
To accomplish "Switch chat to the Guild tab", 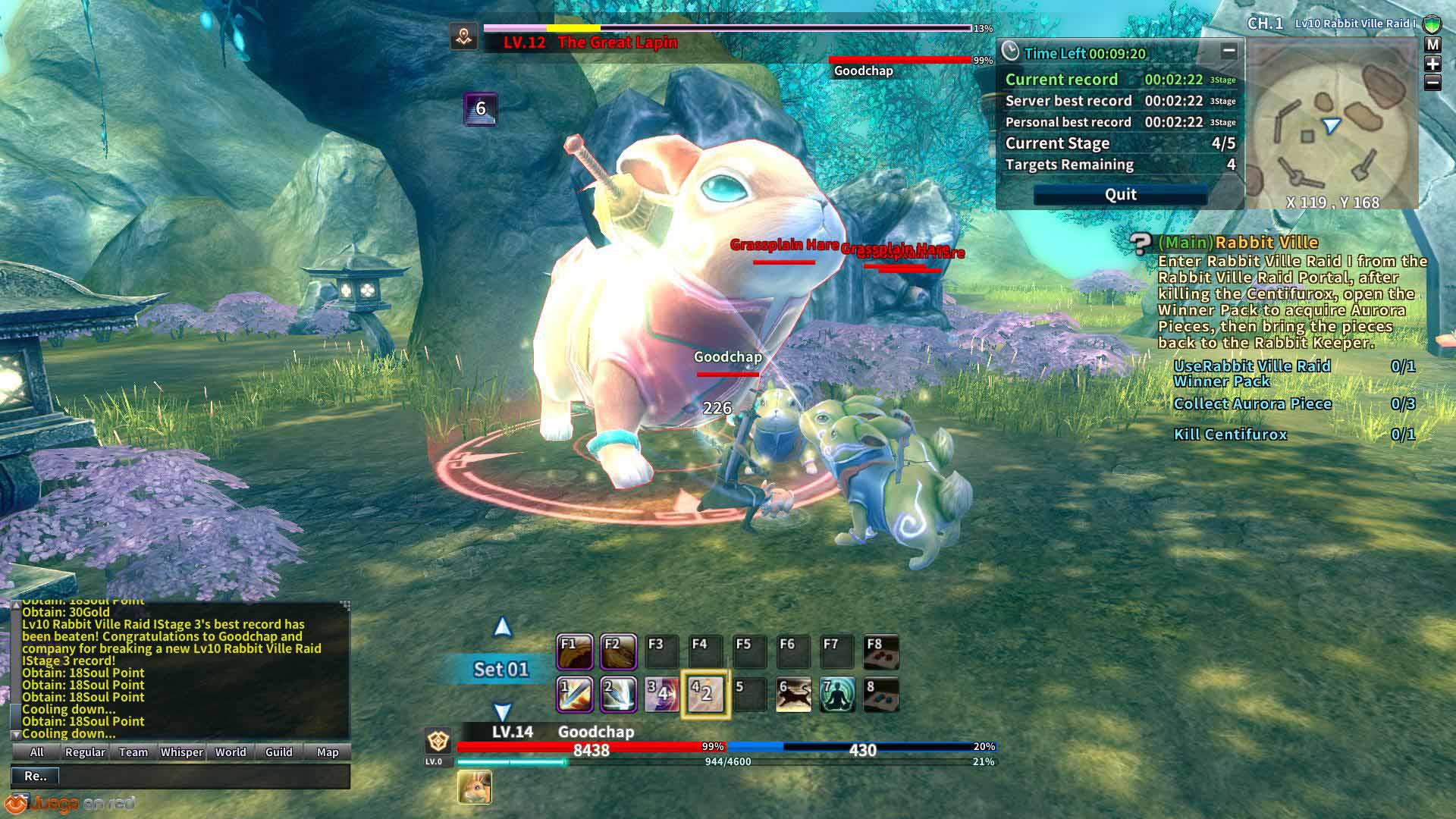I will tap(279, 752).
